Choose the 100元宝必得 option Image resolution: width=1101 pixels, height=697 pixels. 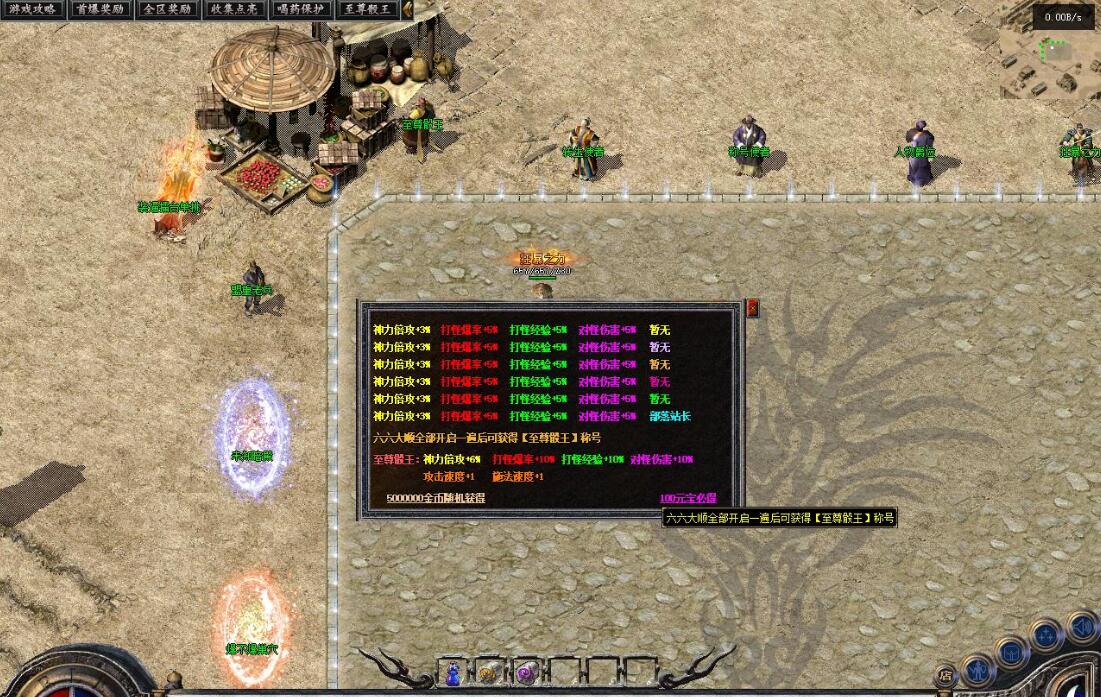[687, 498]
